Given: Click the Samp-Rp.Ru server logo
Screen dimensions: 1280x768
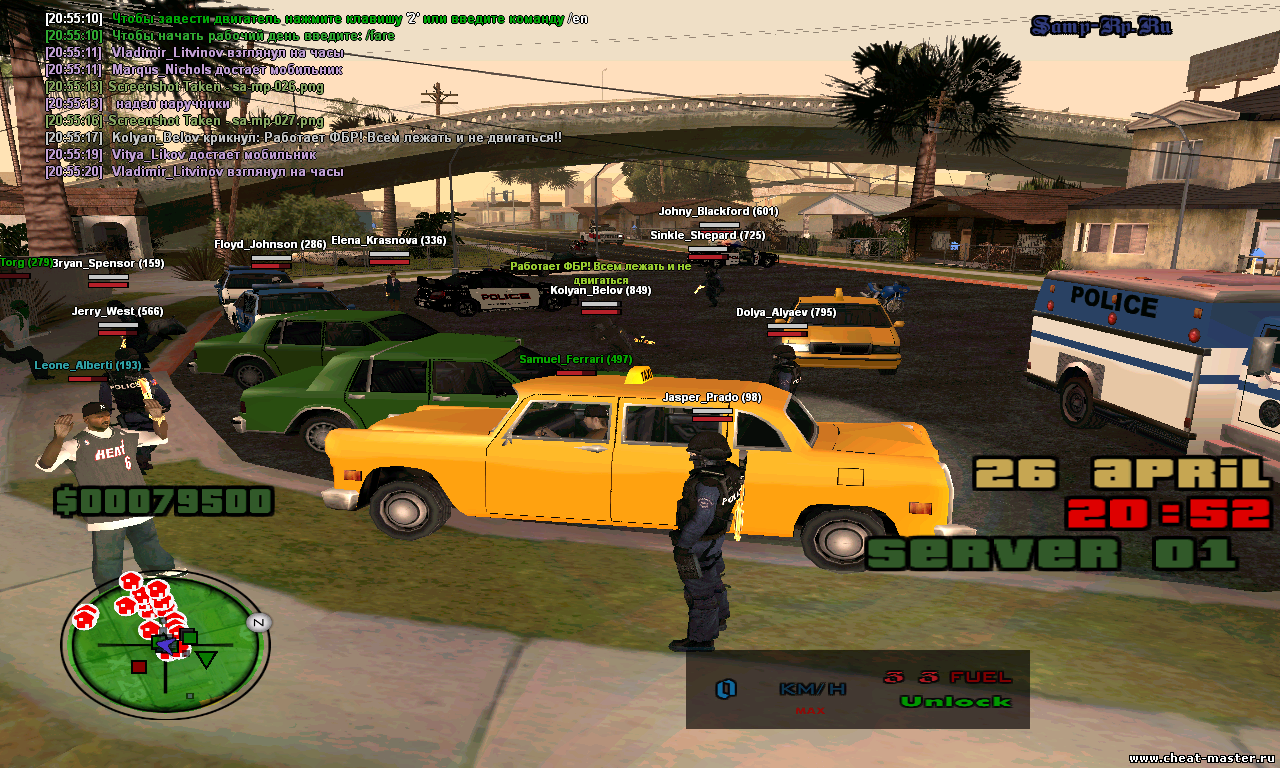Looking at the screenshot, I should tap(1101, 26).
